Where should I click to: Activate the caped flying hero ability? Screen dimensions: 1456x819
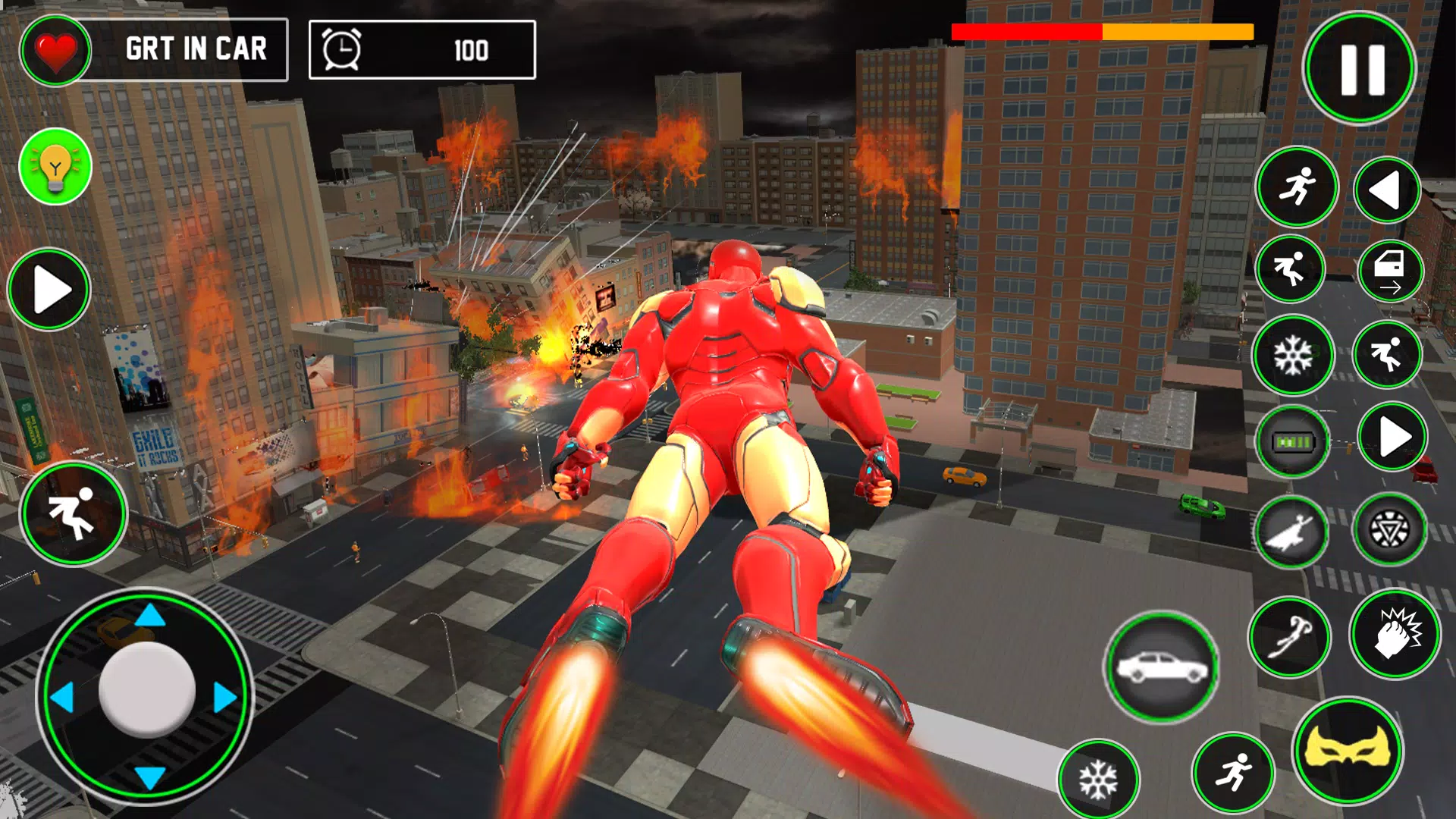click(x=1291, y=532)
